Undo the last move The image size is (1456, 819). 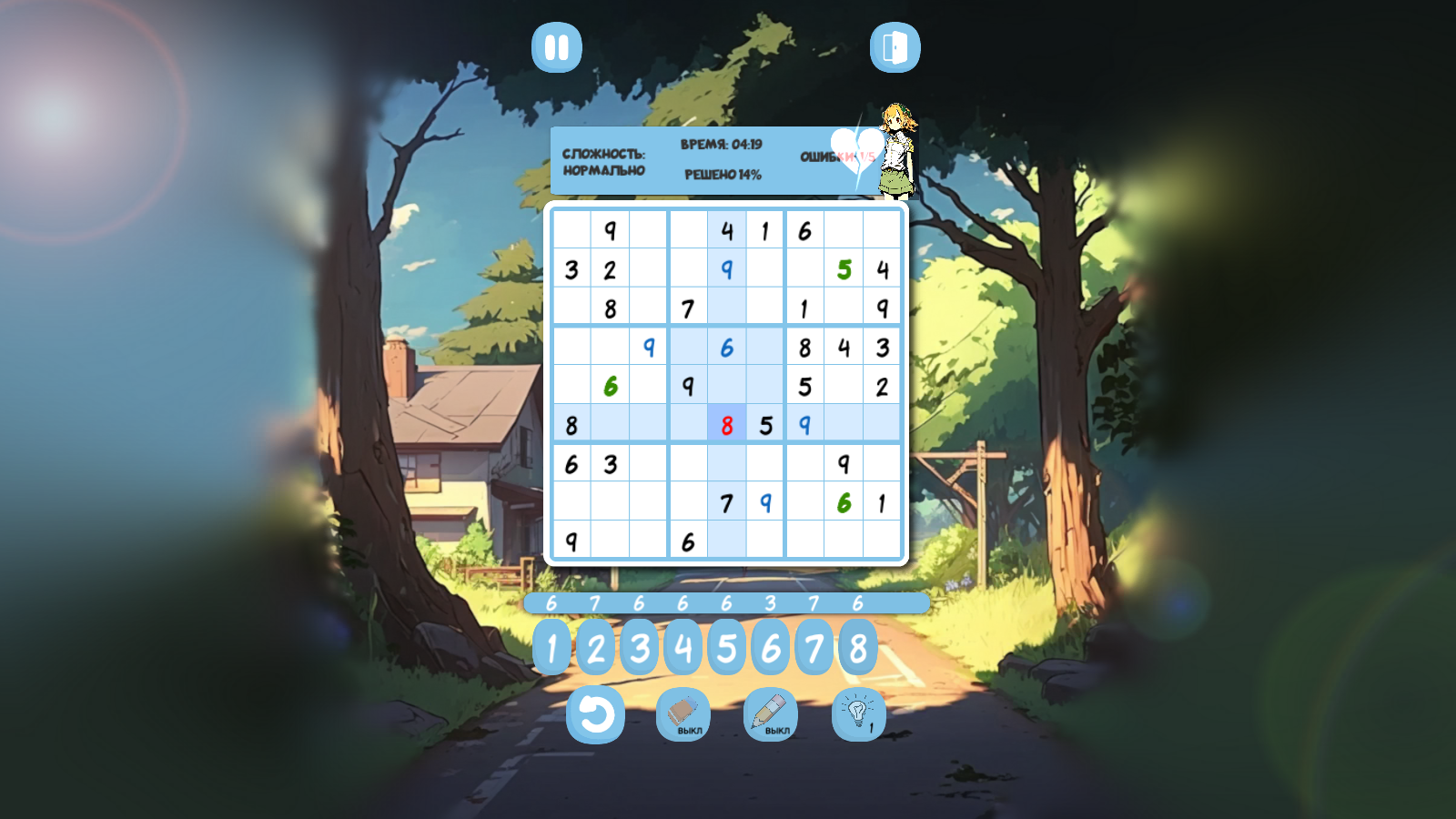[x=597, y=715]
